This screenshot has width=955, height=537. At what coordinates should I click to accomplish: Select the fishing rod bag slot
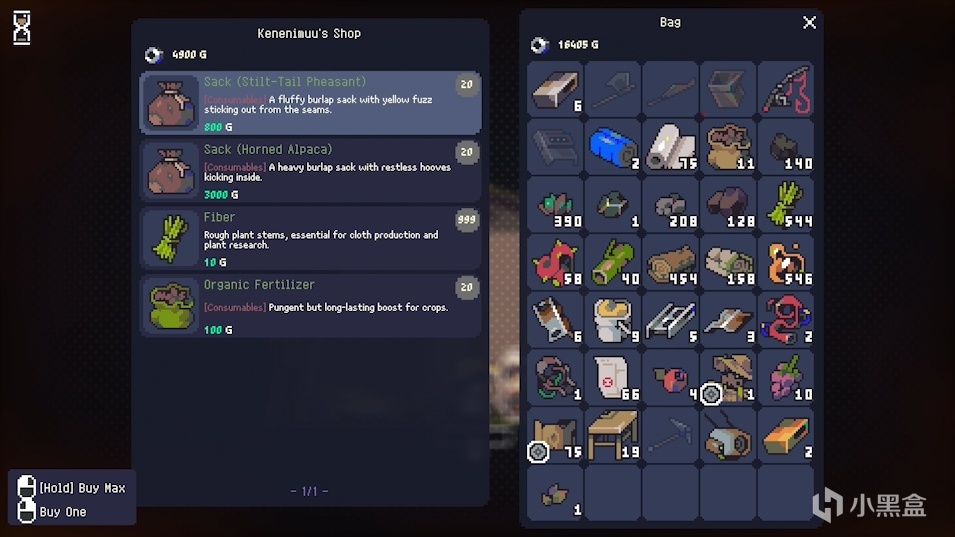(786, 90)
